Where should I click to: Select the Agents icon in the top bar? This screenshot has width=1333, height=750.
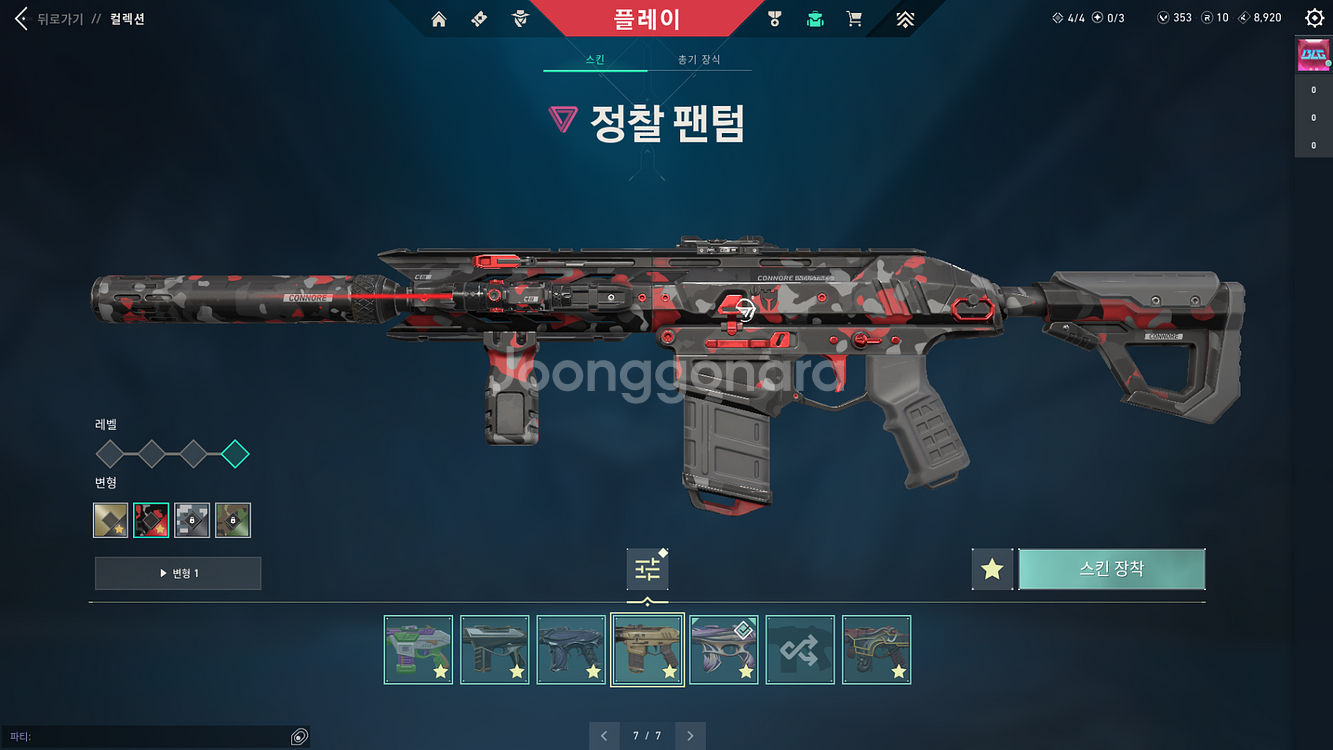pos(519,17)
